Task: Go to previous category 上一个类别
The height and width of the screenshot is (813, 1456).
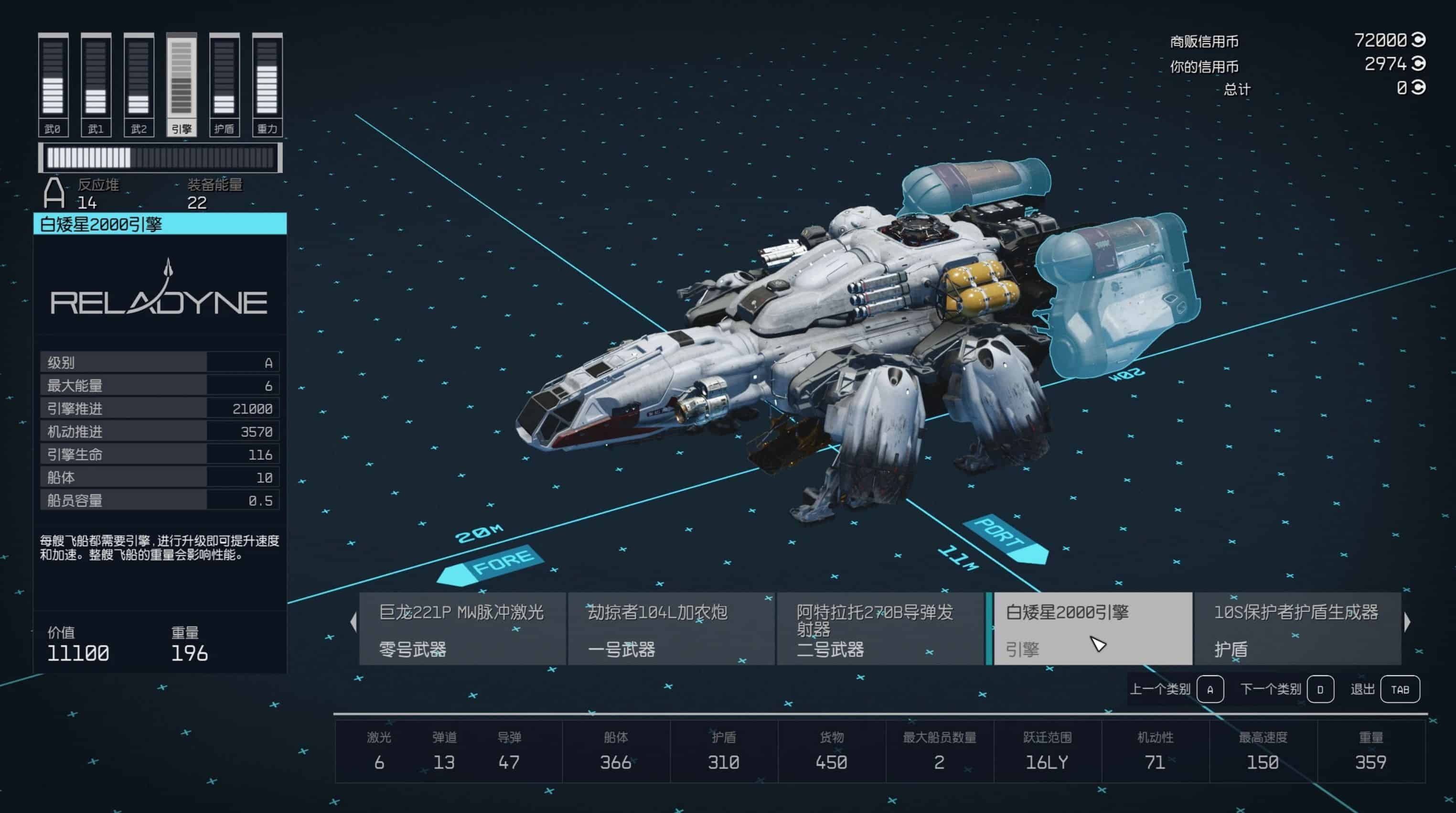Action: pyautogui.click(x=1210, y=689)
